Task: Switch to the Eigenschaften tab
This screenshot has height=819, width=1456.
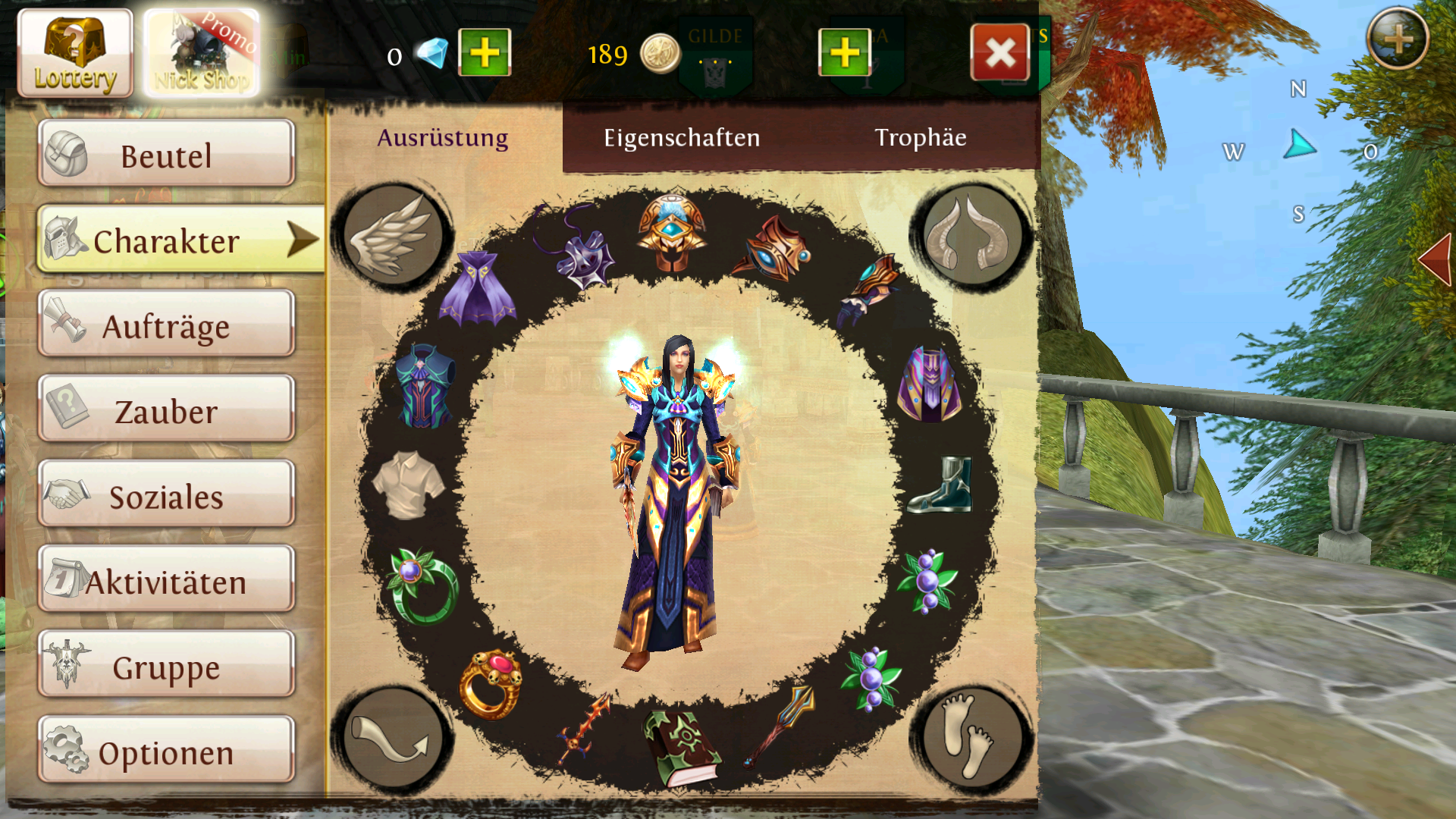Action: click(681, 137)
